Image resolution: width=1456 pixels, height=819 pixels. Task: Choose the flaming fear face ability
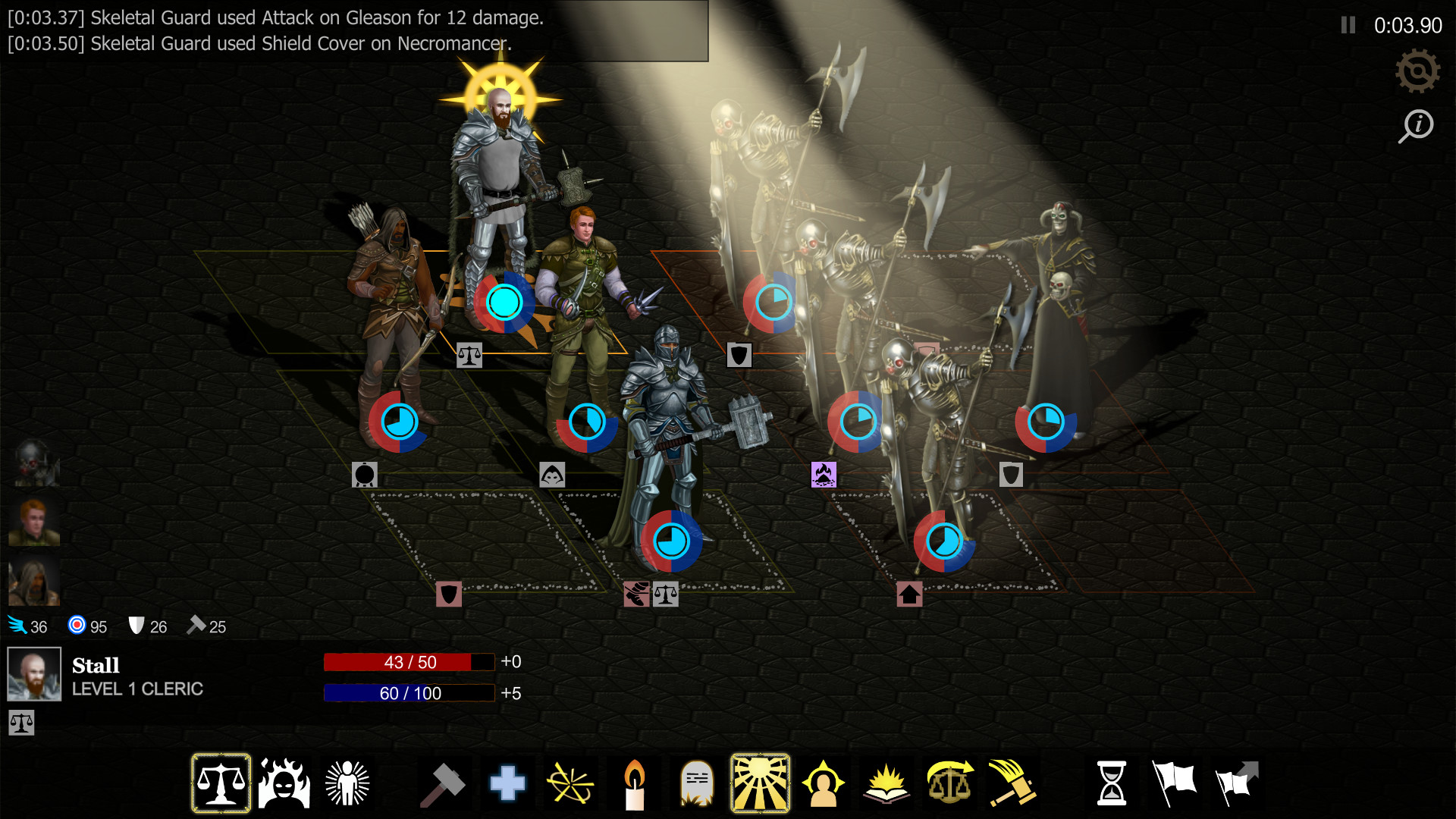[x=284, y=782]
